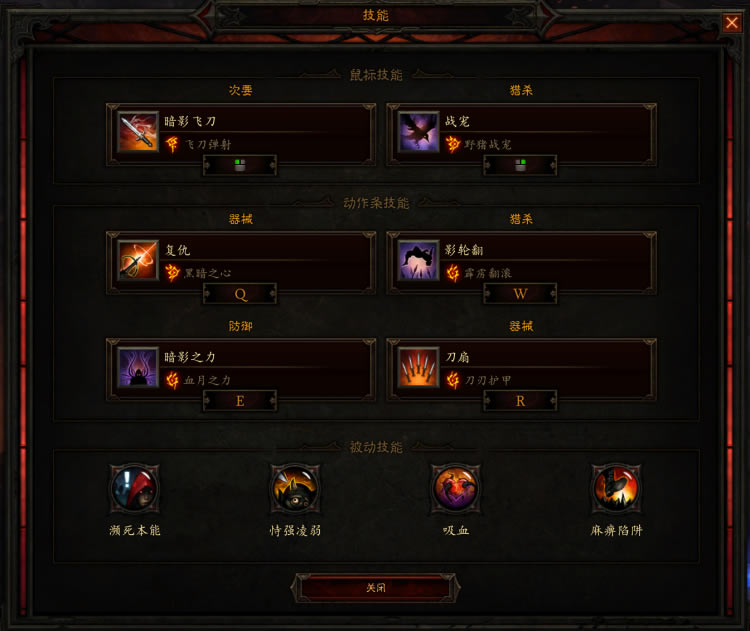Click the R key binding button

pos(520,401)
